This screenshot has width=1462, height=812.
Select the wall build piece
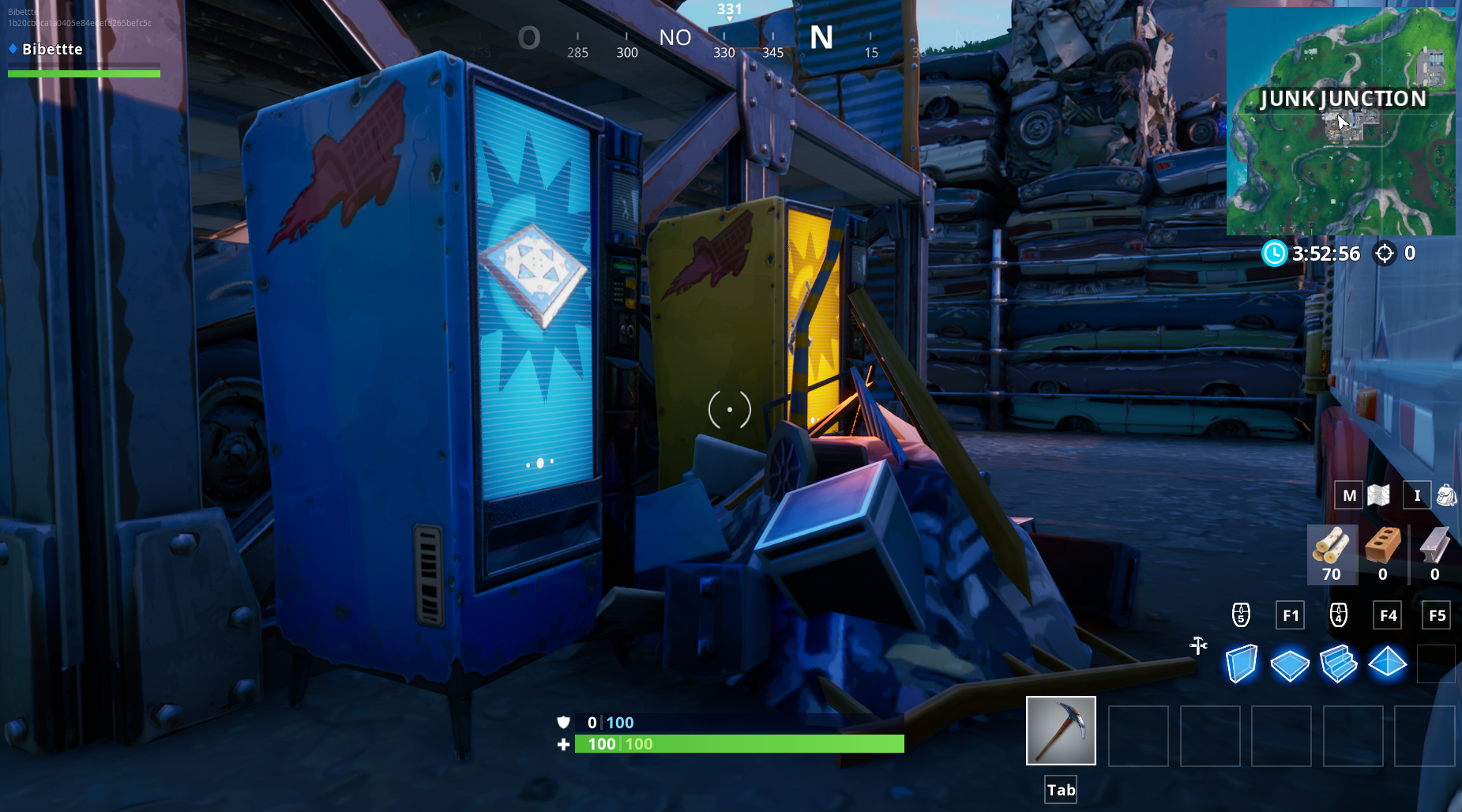[1241, 664]
